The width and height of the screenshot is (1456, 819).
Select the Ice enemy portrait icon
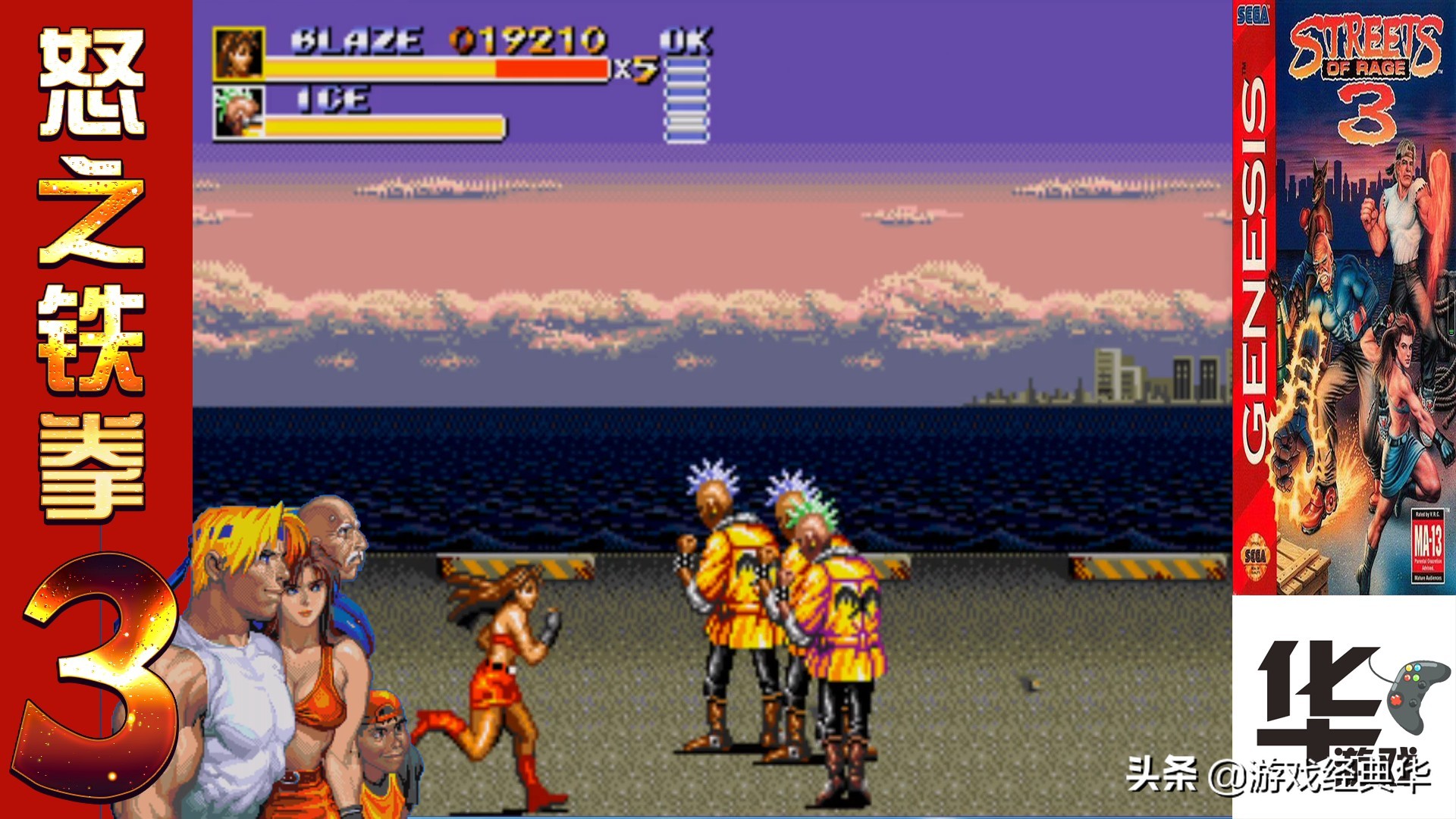[x=239, y=112]
